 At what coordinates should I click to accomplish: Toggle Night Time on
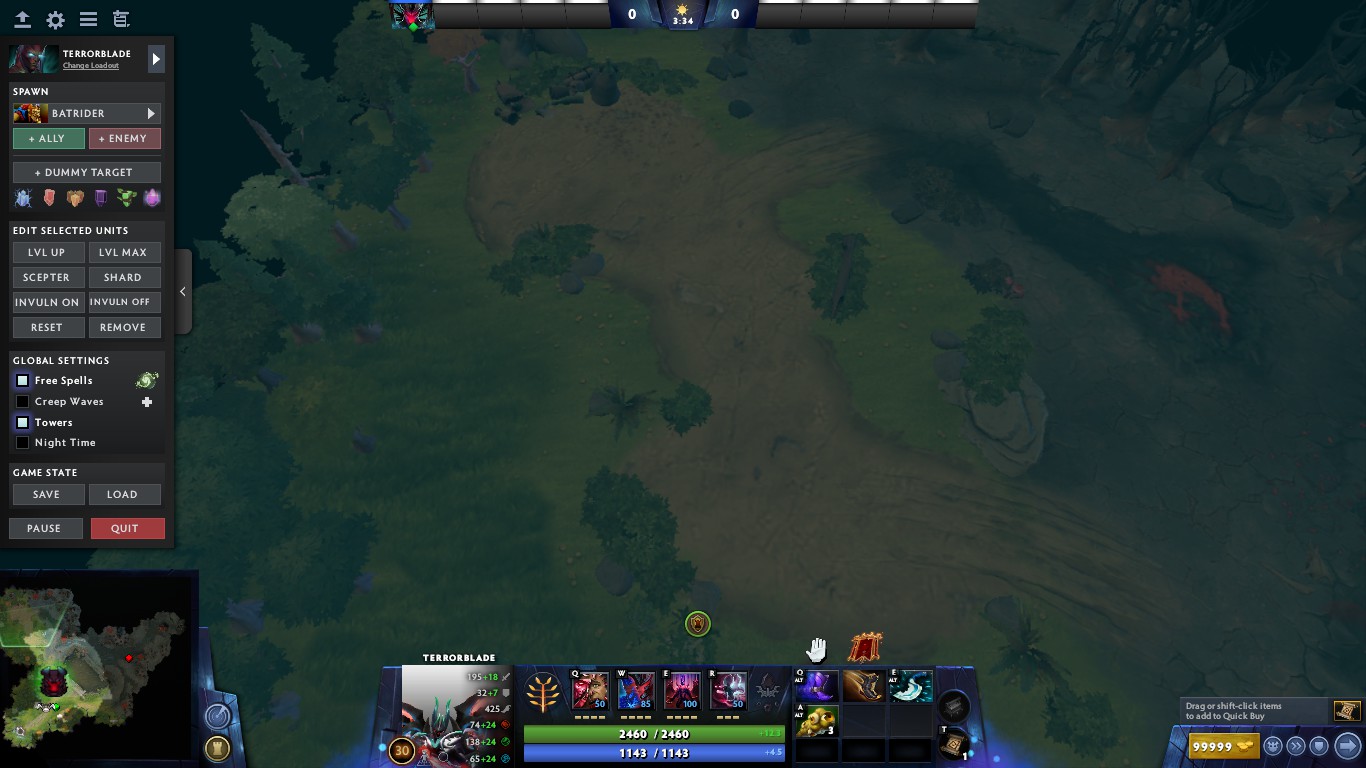point(22,442)
